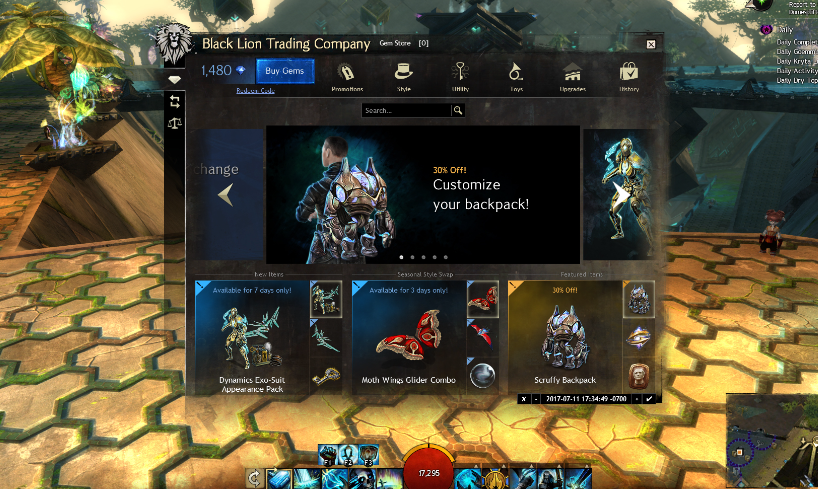Close the Black Lion Trading Company window
Viewport: 818px width, 489px height.
point(651,44)
